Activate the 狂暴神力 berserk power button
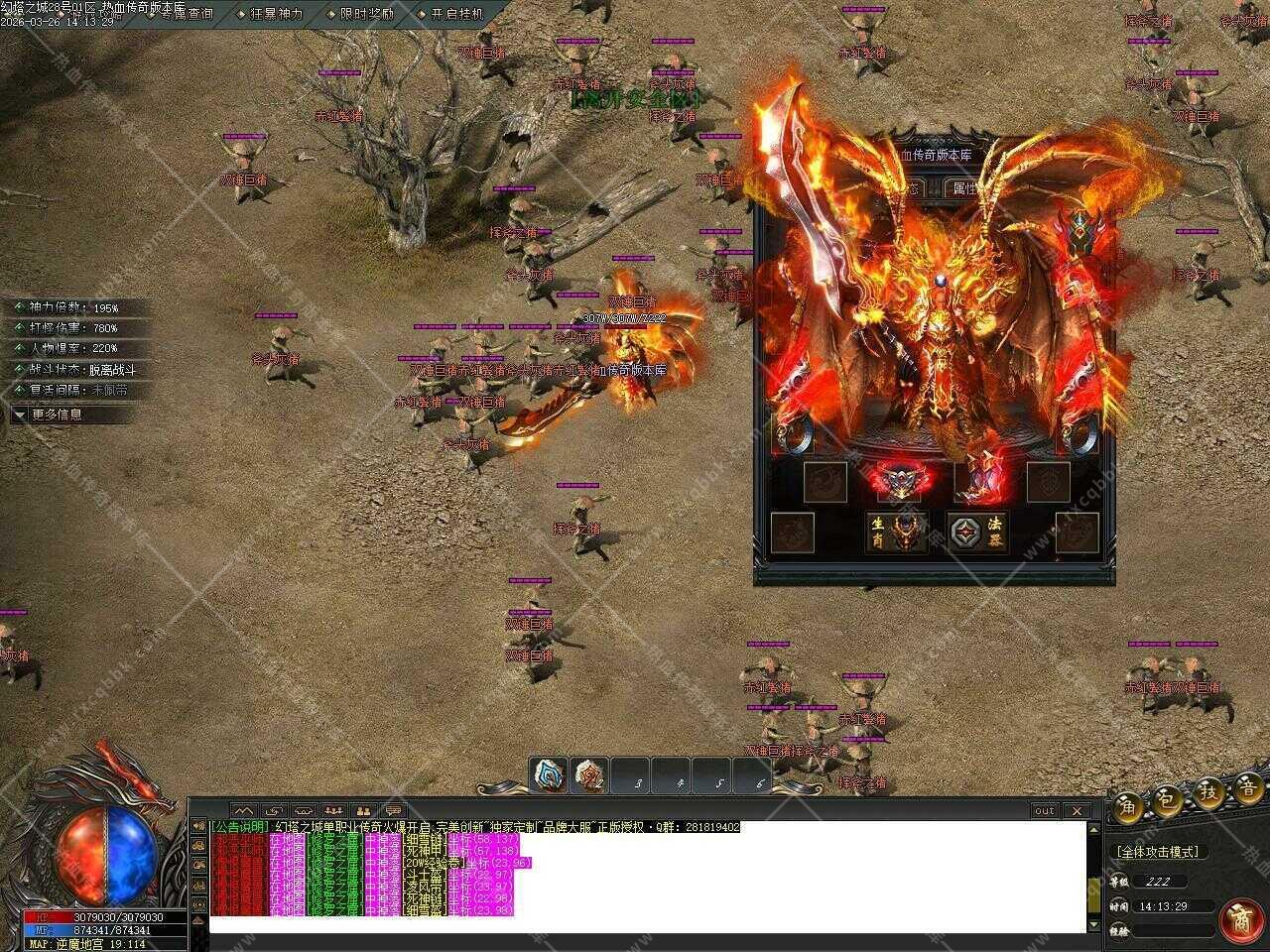The image size is (1270, 952). [x=275, y=14]
